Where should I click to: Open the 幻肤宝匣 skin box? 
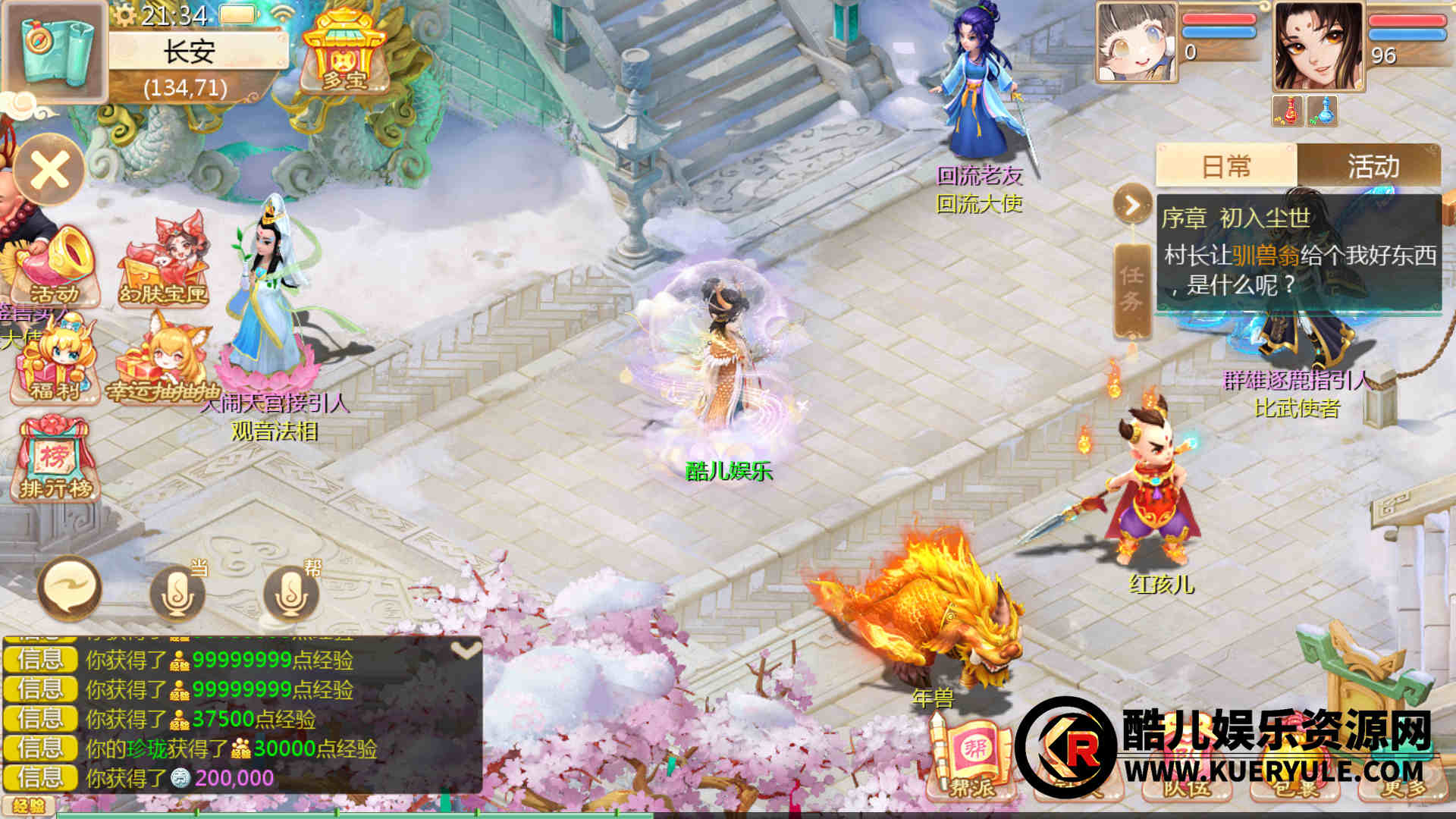coord(164,262)
